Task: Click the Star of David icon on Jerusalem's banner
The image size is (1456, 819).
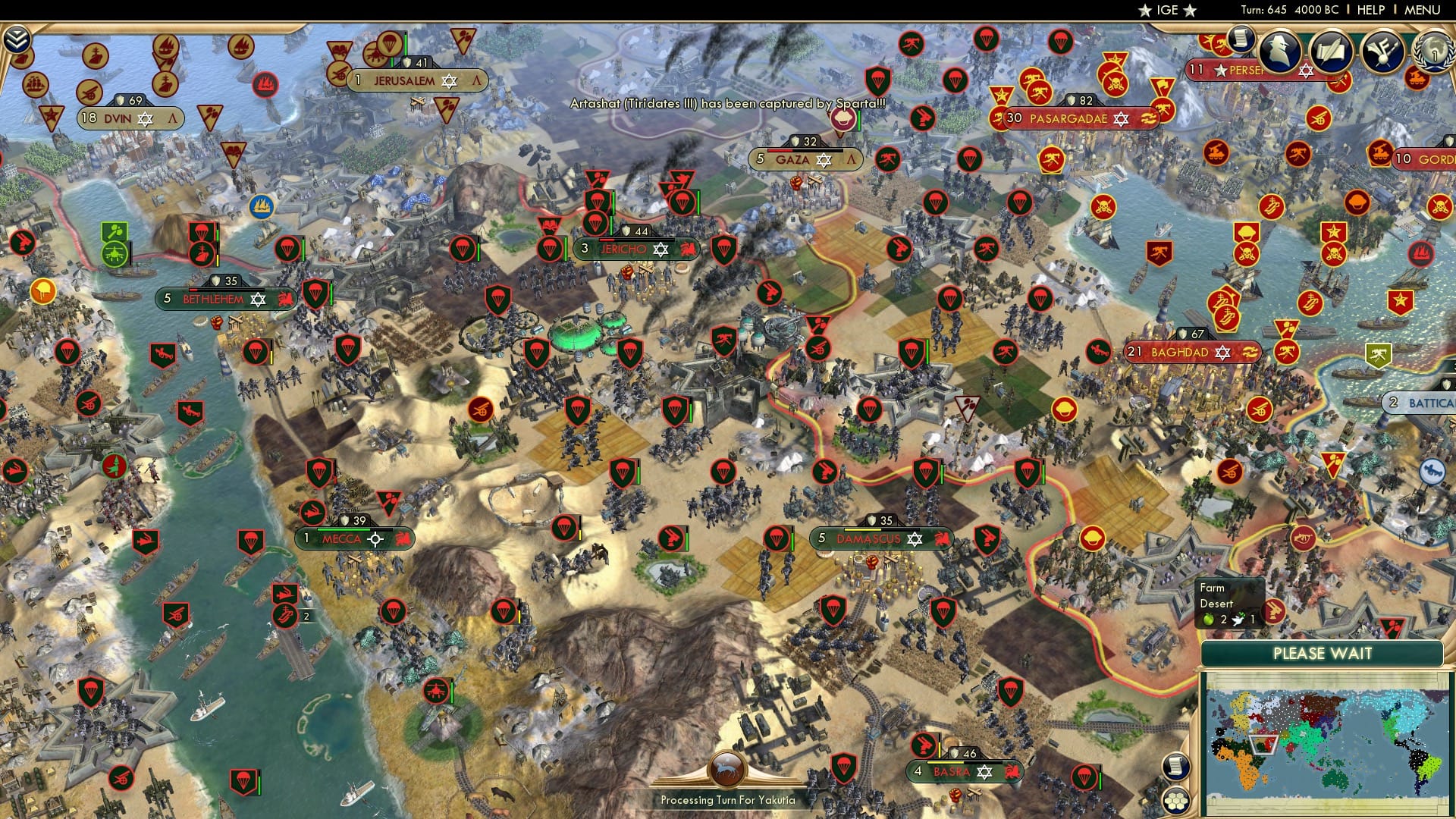Action: [x=450, y=80]
